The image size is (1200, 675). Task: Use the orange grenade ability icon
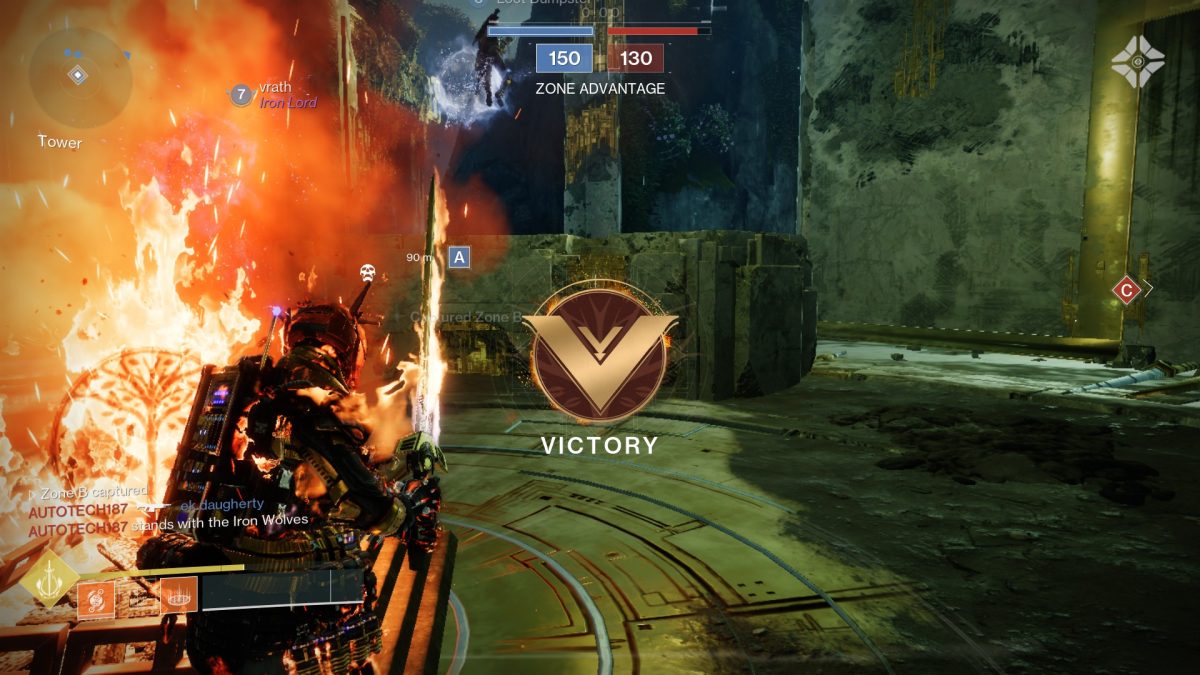point(96,599)
